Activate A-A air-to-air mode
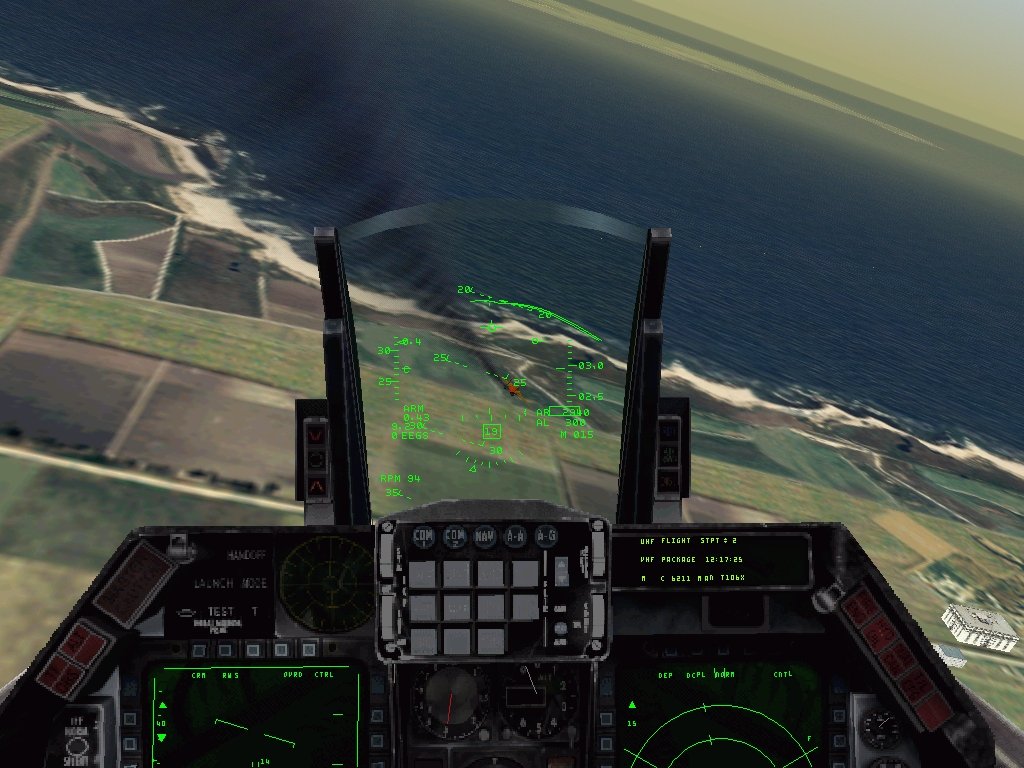The height and width of the screenshot is (768, 1024). pos(515,537)
